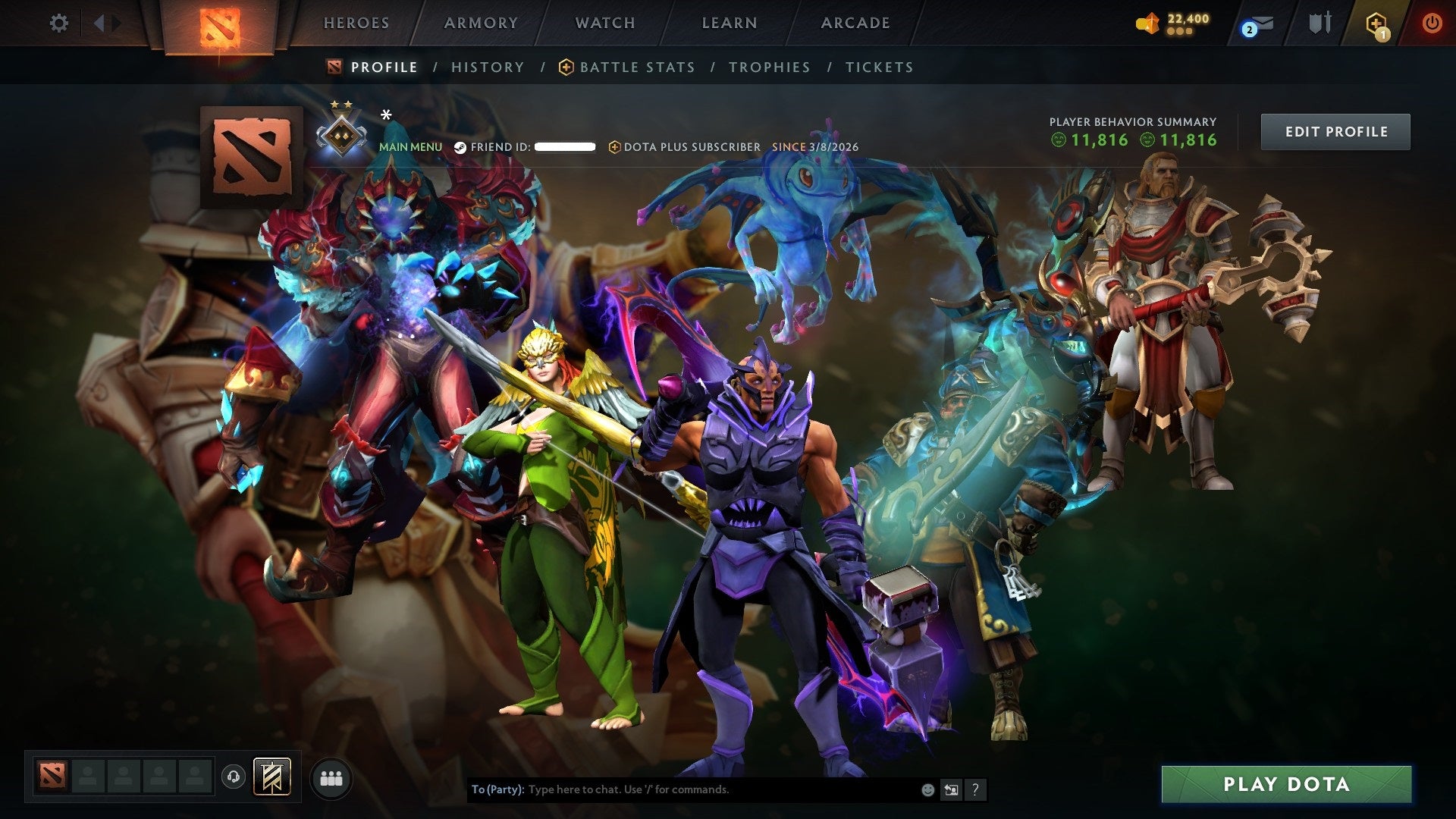1456x819 pixels.
Task: Click the chat help question mark button
Action: (x=975, y=789)
